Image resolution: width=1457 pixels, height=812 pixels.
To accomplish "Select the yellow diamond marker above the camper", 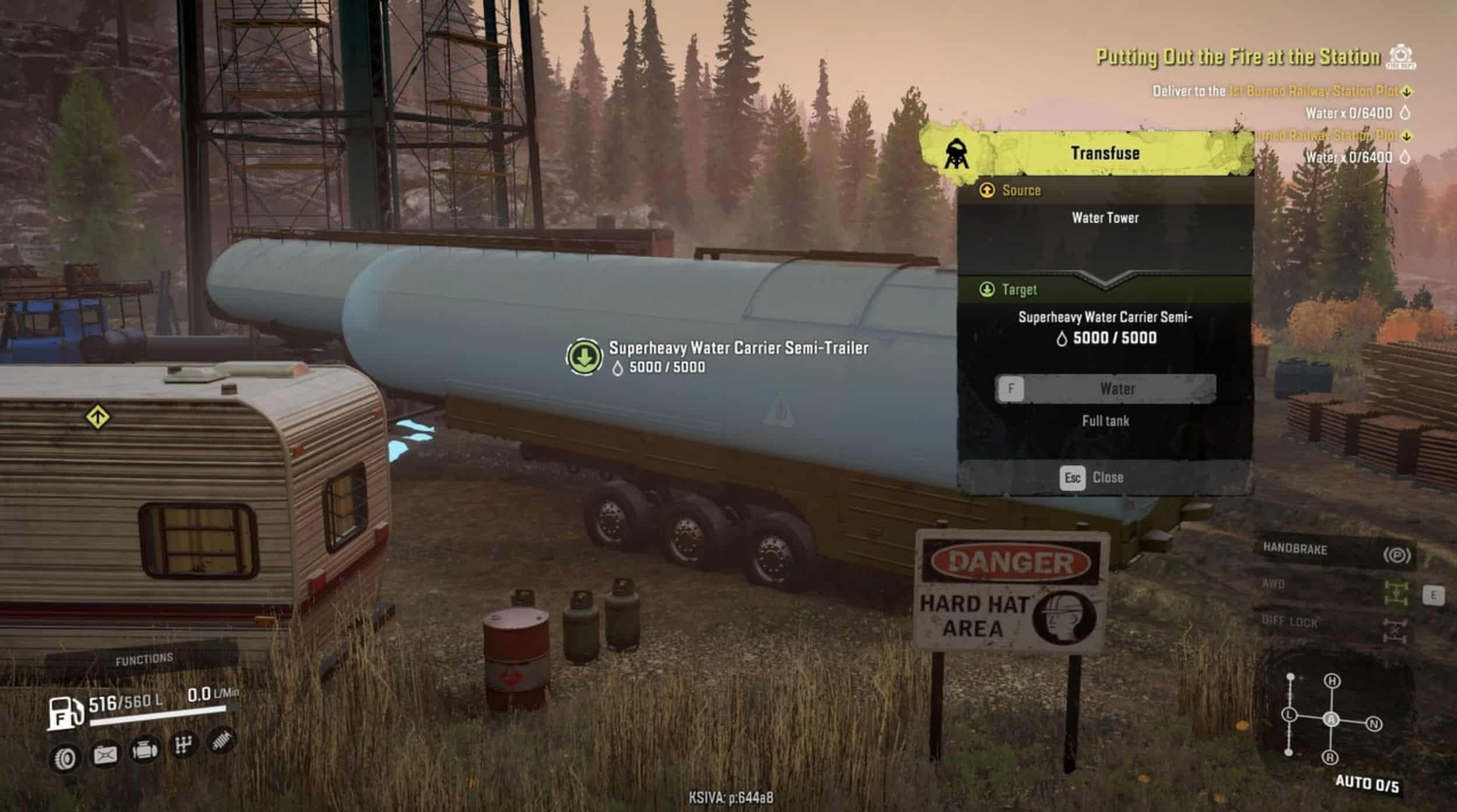I will [x=97, y=417].
